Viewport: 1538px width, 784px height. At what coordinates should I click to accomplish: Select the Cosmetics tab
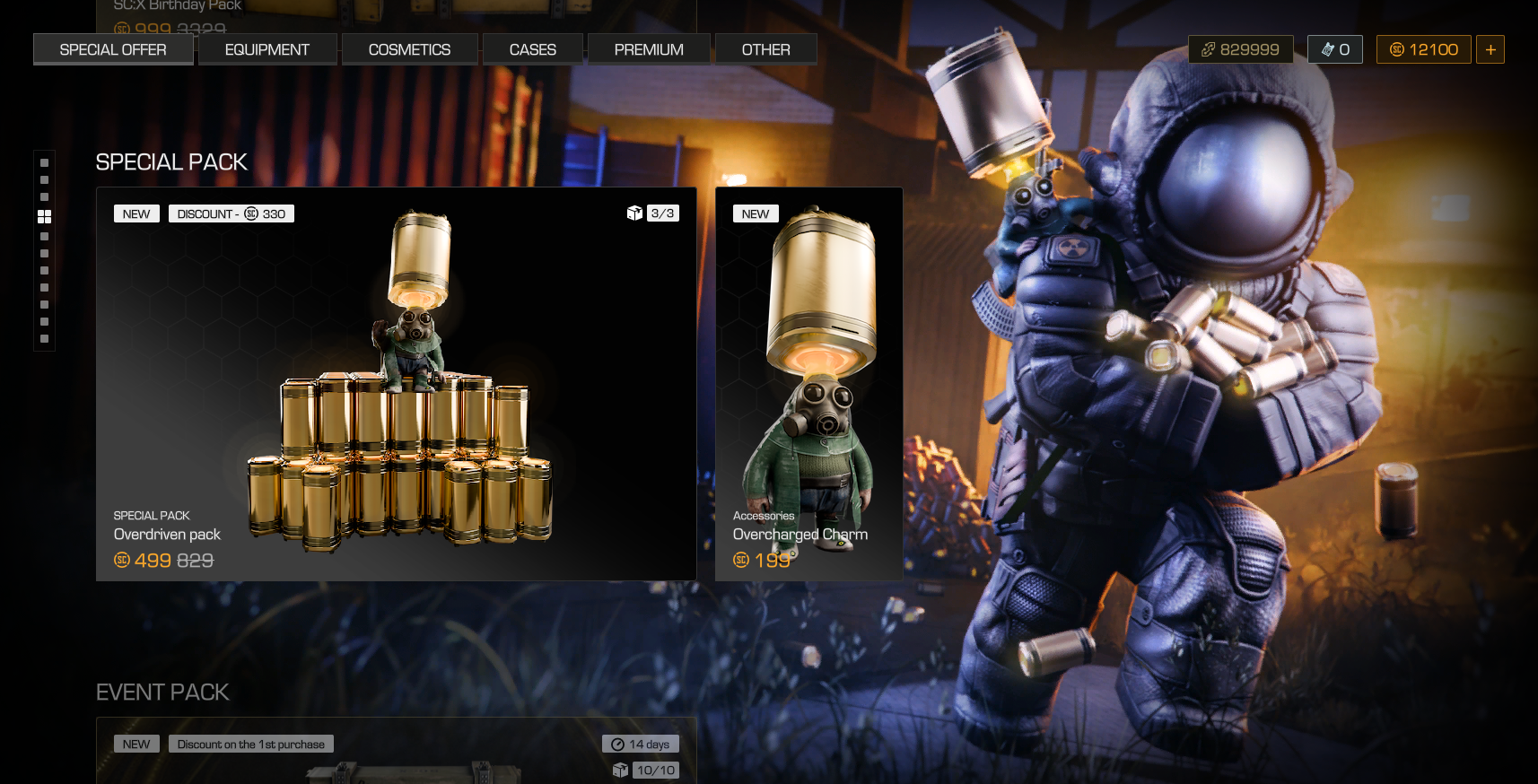pos(409,49)
